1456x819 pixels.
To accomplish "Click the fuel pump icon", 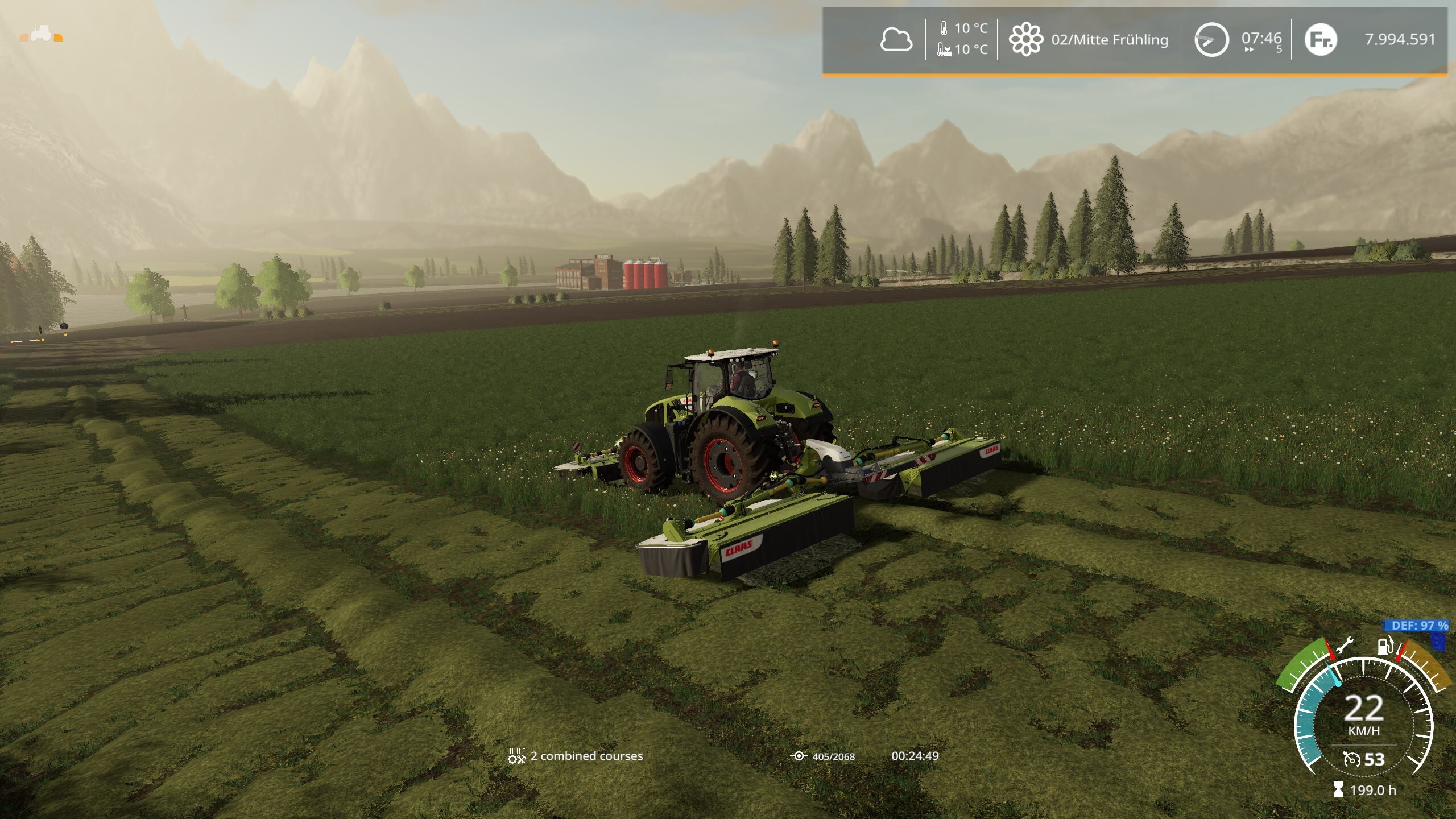I will tap(1384, 646).
